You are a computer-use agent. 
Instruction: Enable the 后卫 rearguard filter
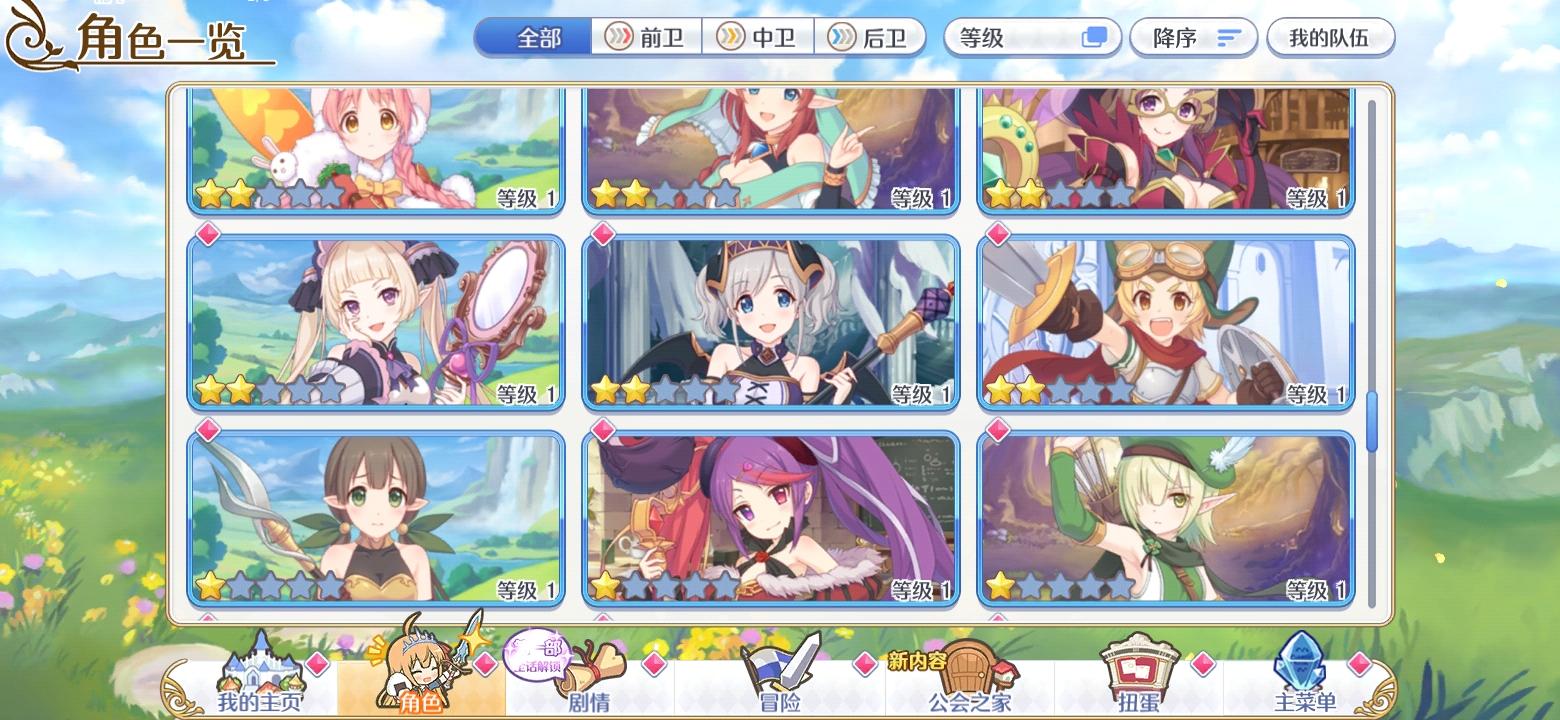(871, 37)
